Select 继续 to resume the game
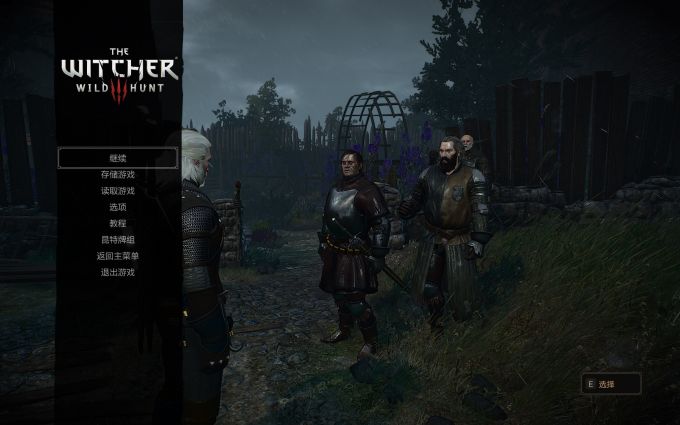The image size is (680, 425). [118, 158]
